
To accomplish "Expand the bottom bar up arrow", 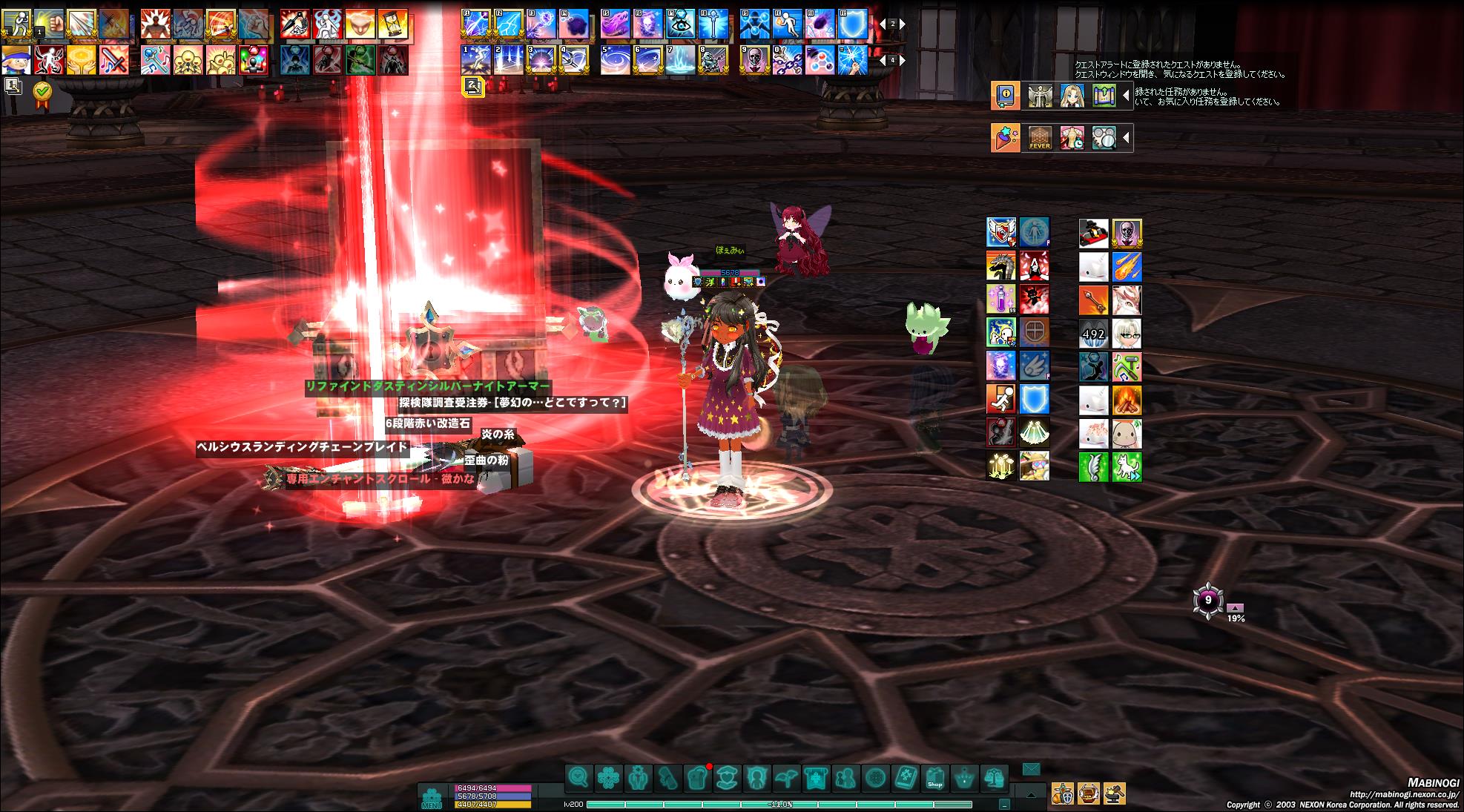I will tap(1031, 793).
